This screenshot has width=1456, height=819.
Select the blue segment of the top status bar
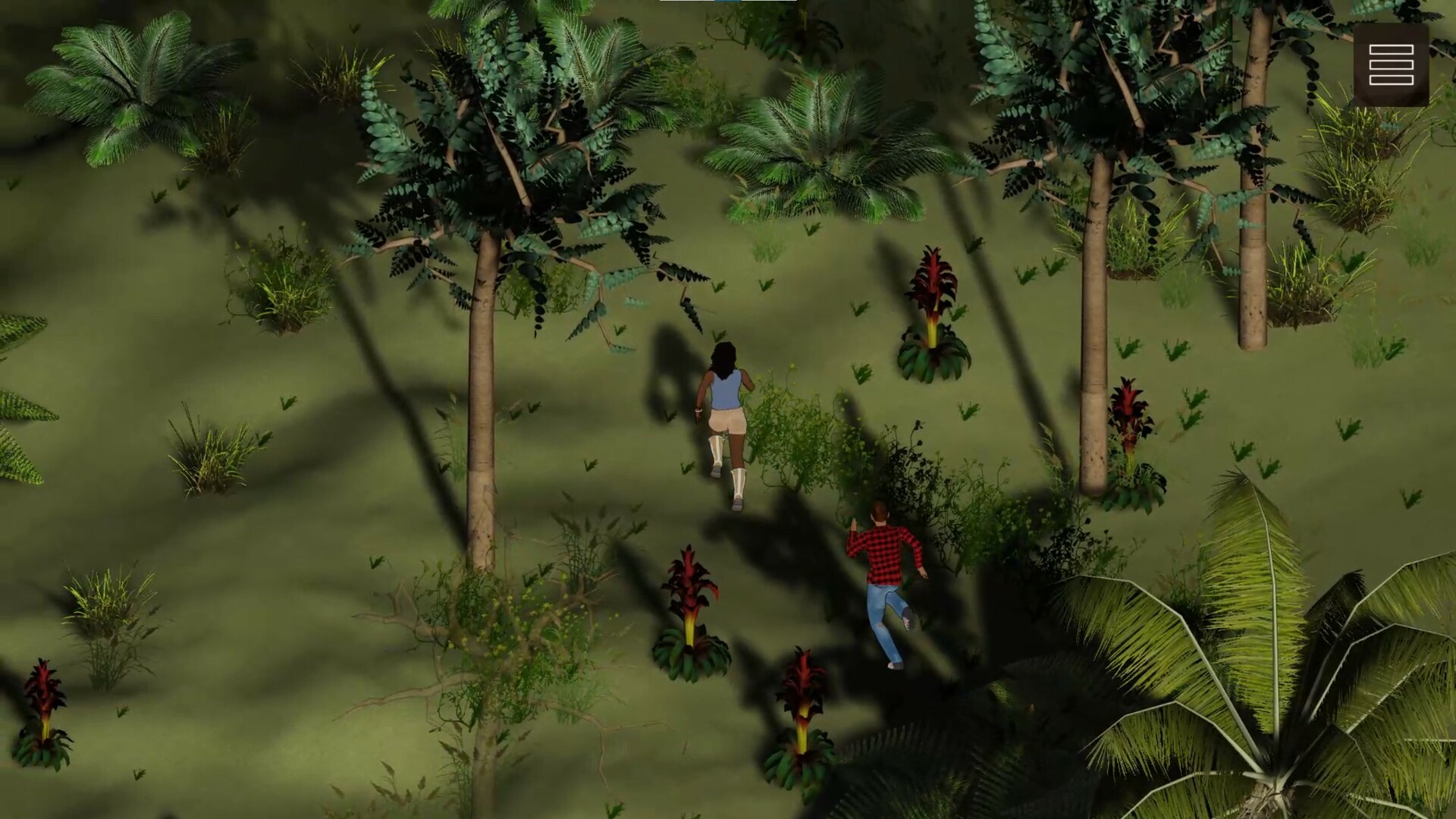[726, 2]
